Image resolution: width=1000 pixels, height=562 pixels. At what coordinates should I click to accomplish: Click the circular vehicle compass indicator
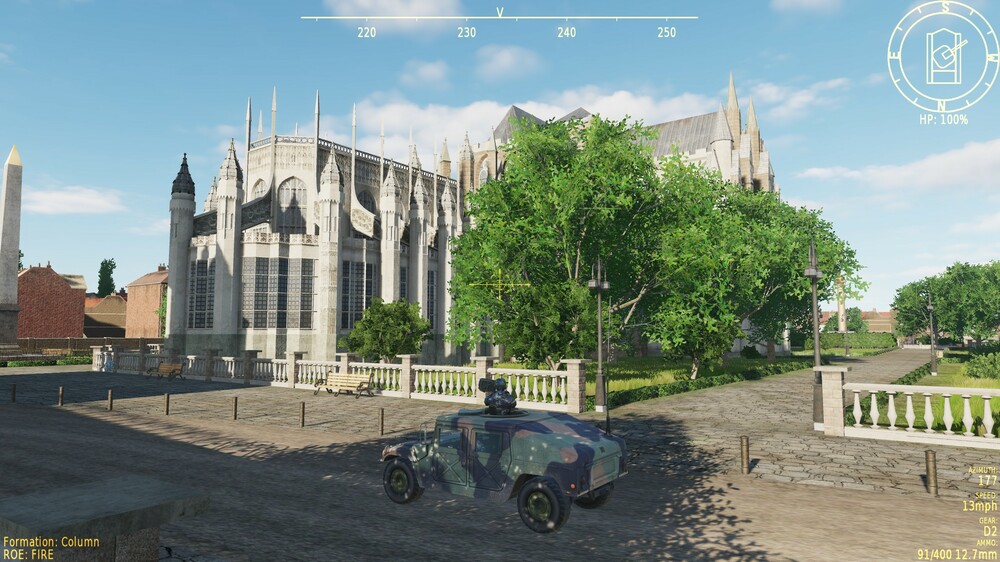(943, 55)
